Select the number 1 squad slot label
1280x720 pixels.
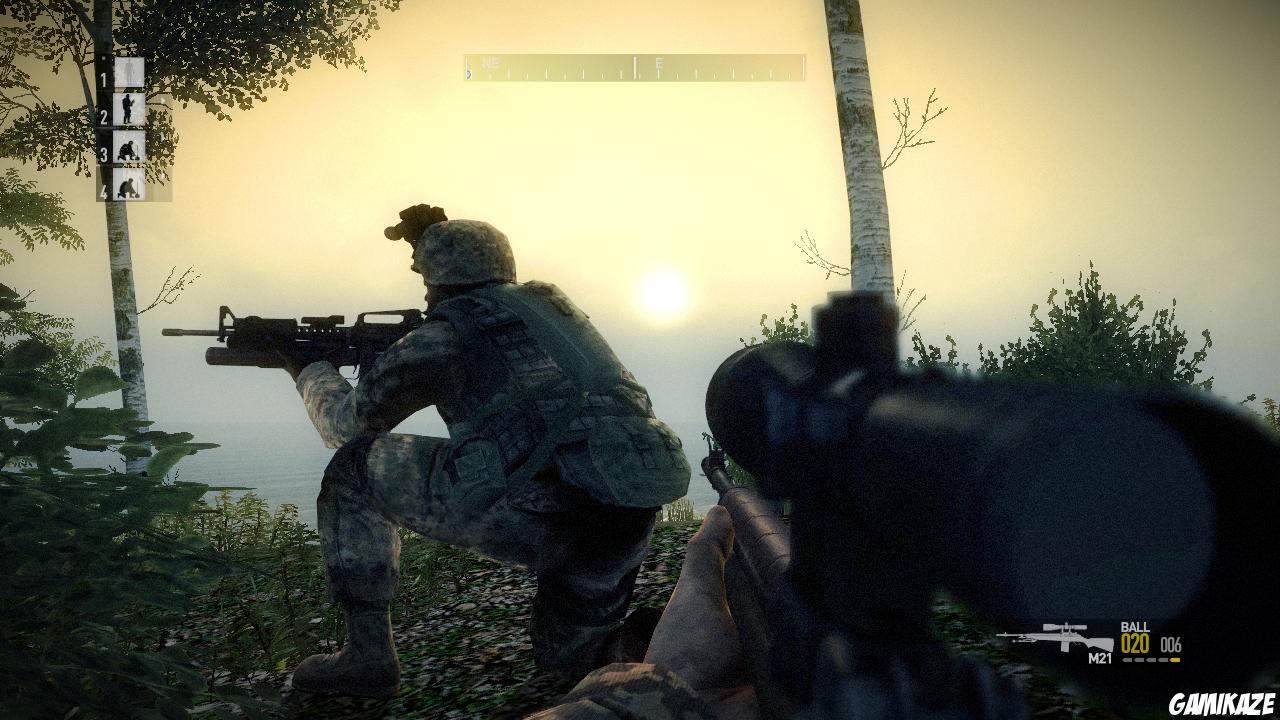click(x=103, y=79)
